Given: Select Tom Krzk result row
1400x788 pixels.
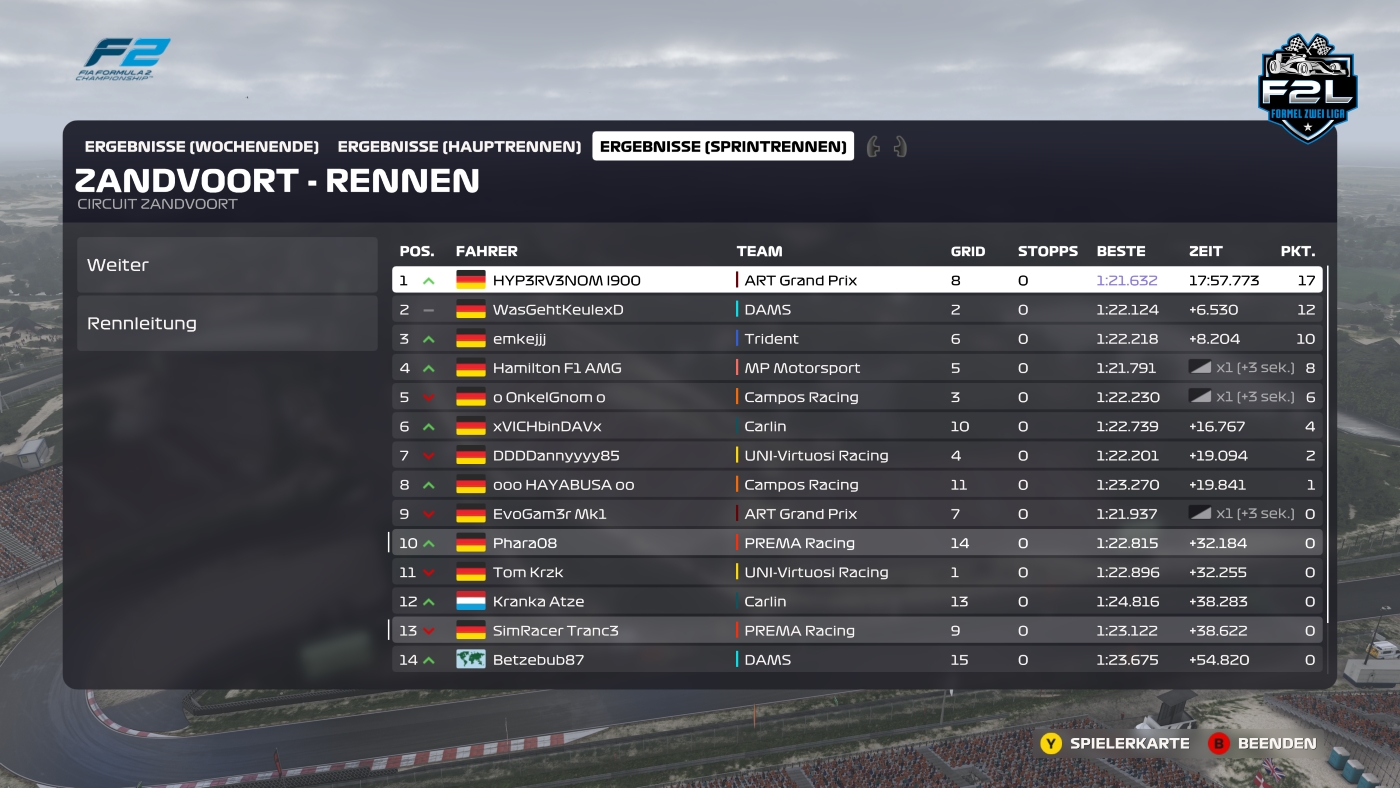Looking at the screenshot, I should point(857,572).
